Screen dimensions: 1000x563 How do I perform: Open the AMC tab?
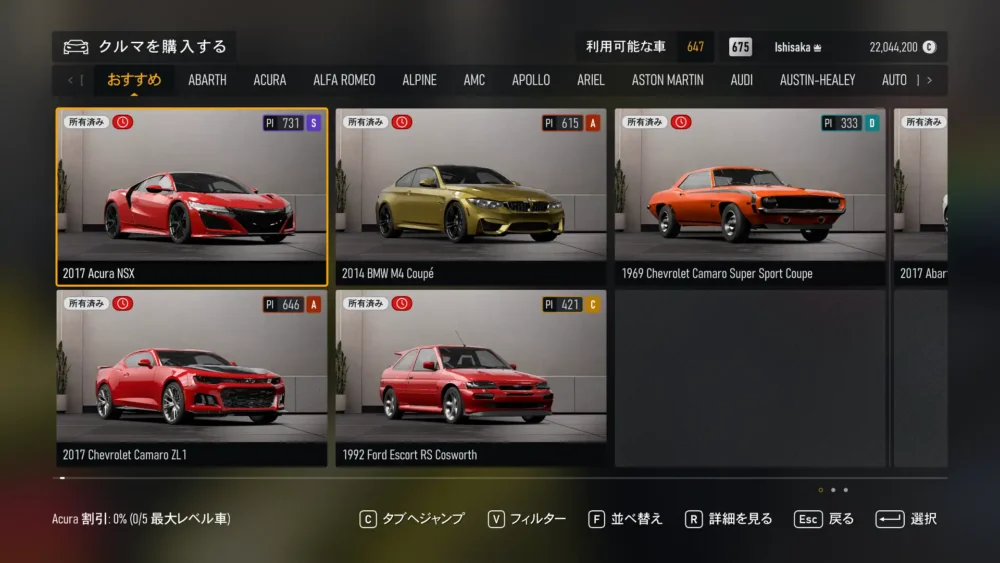pyautogui.click(x=474, y=80)
